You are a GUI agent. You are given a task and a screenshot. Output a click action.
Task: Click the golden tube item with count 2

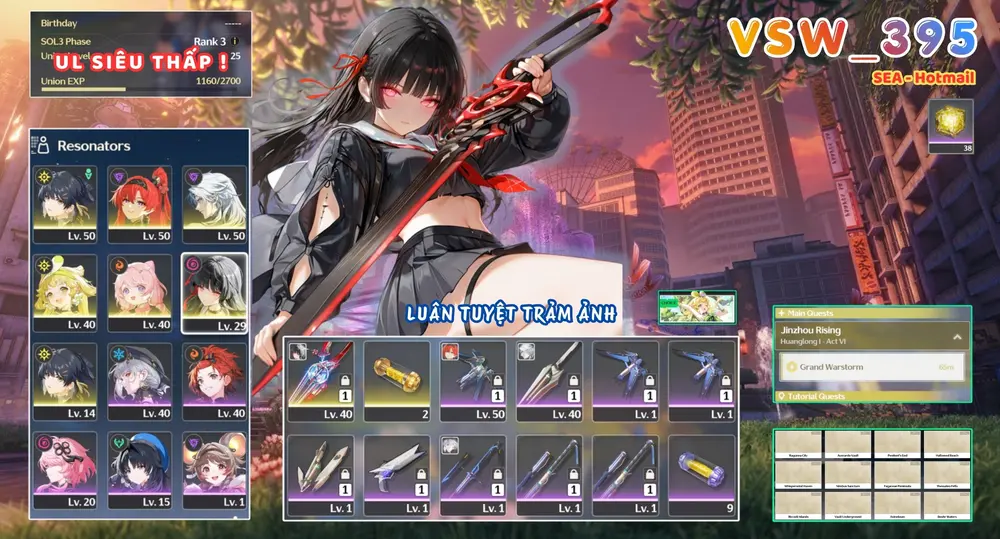pos(396,382)
